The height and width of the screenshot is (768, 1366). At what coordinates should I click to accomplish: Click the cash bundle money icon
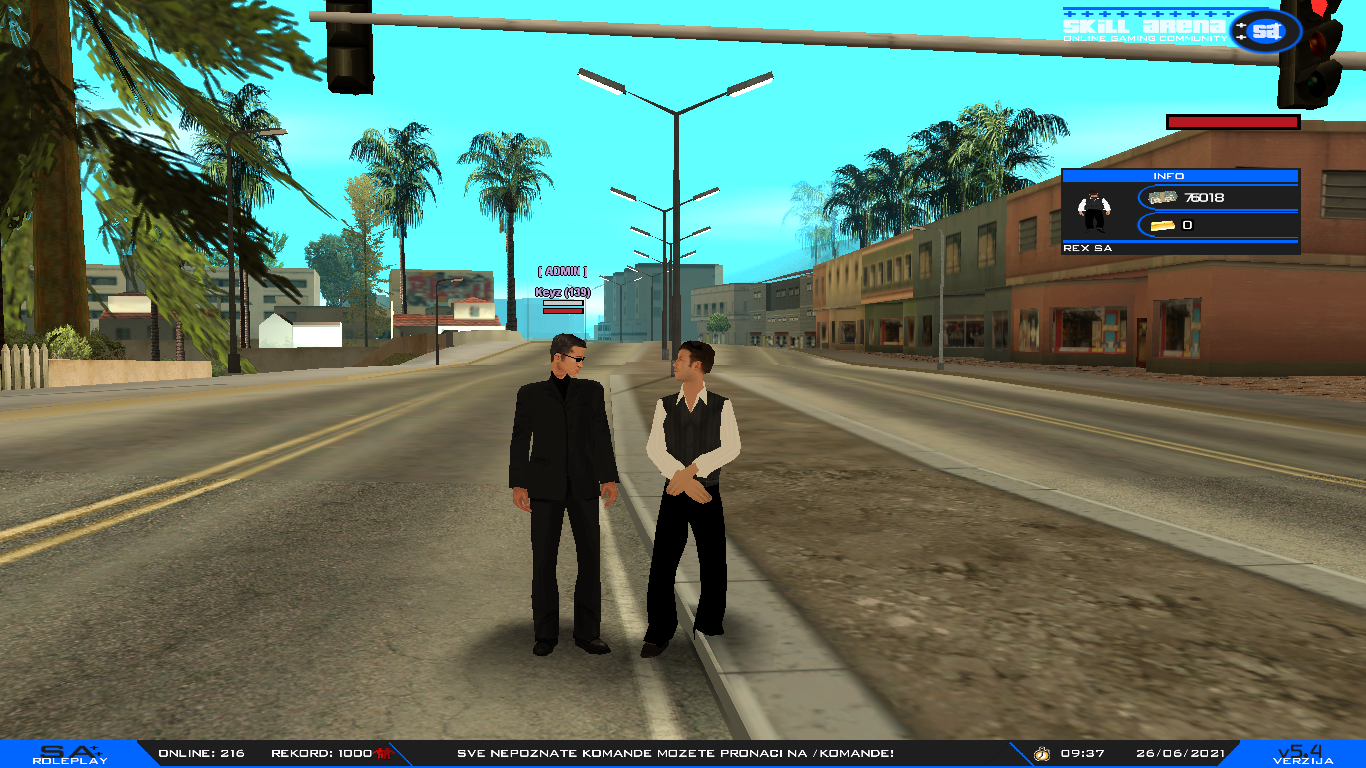[x=1164, y=198]
